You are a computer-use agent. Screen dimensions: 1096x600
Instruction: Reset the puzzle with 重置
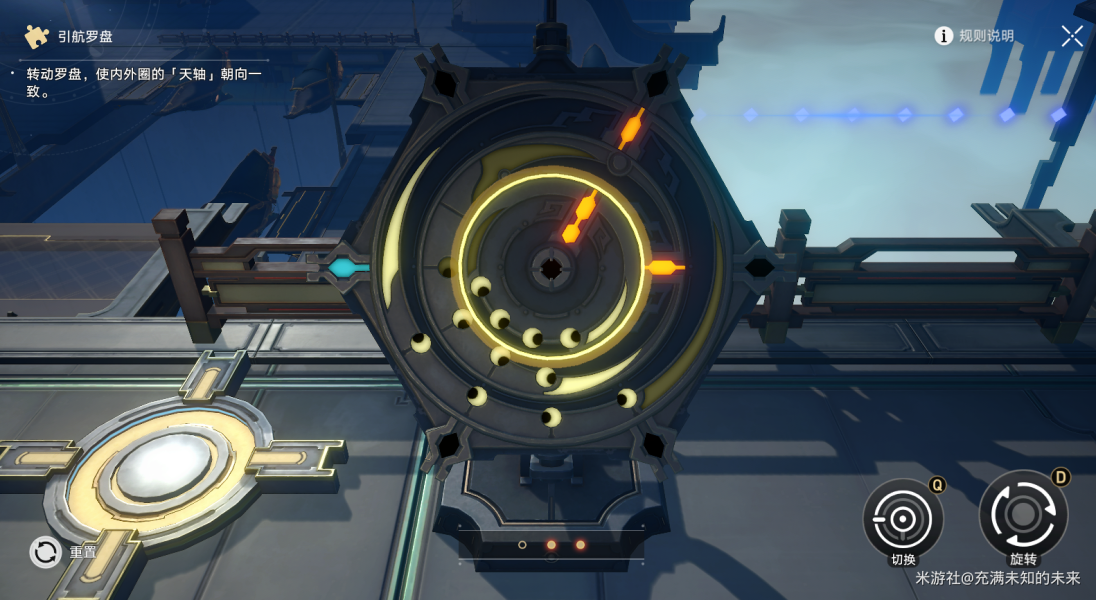pos(47,552)
